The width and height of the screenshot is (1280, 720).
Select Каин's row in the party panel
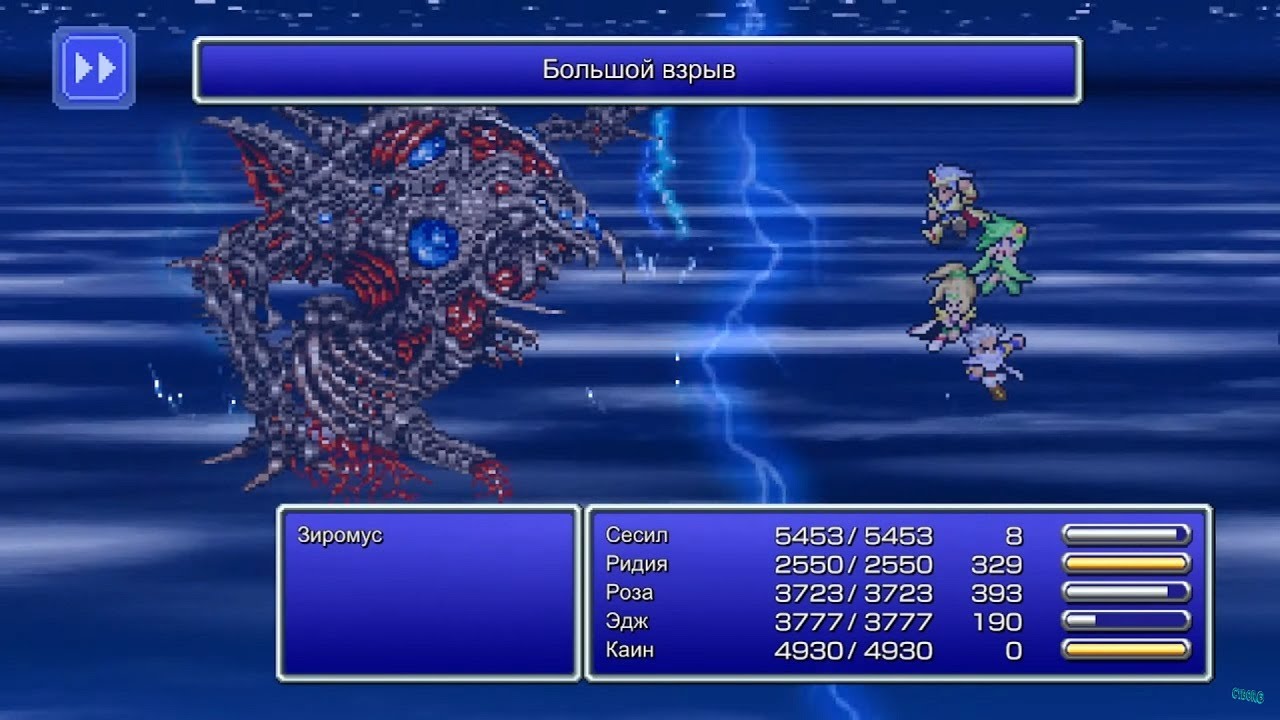[630, 651]
